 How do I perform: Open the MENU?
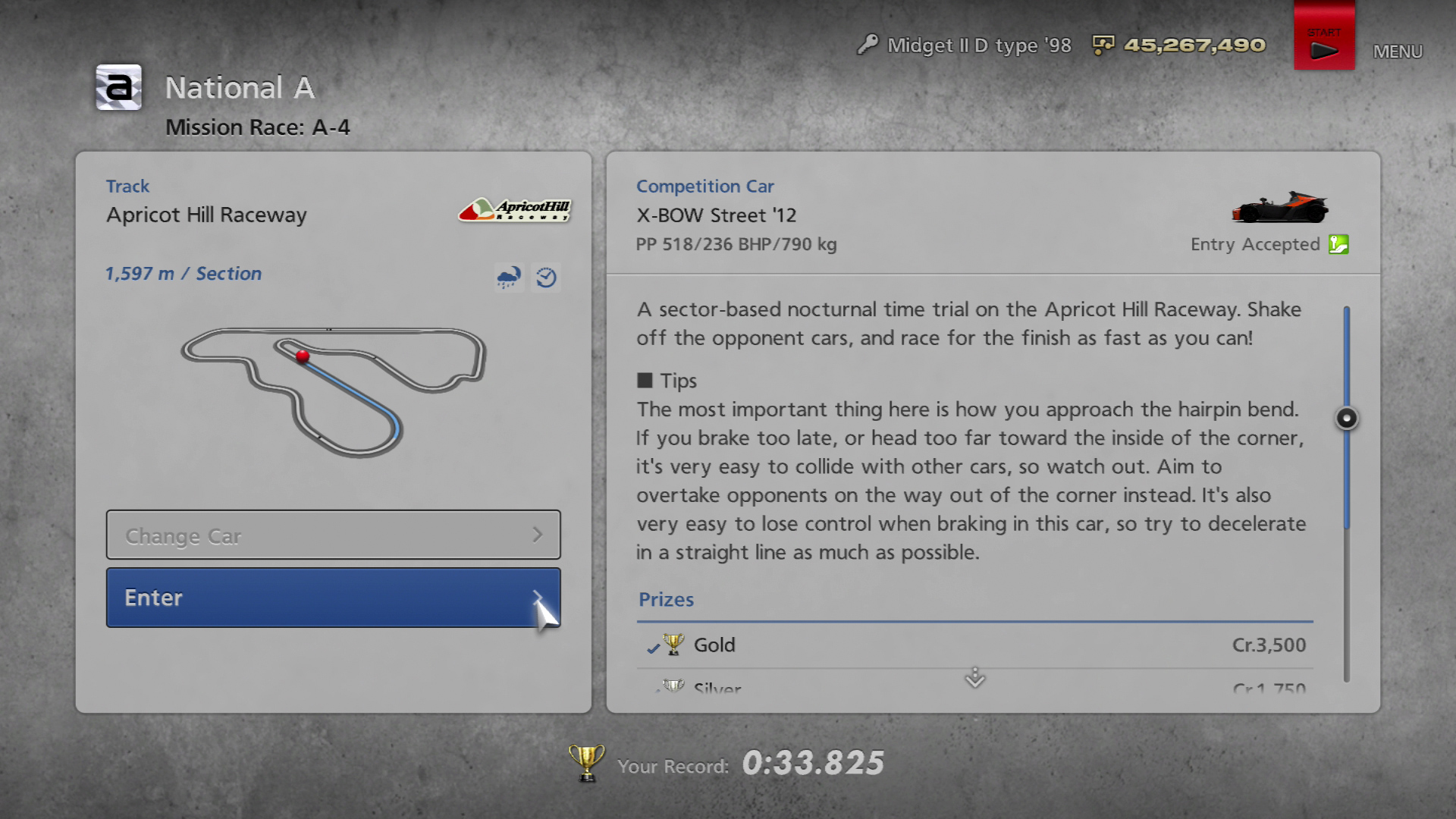pos(1398,52)
